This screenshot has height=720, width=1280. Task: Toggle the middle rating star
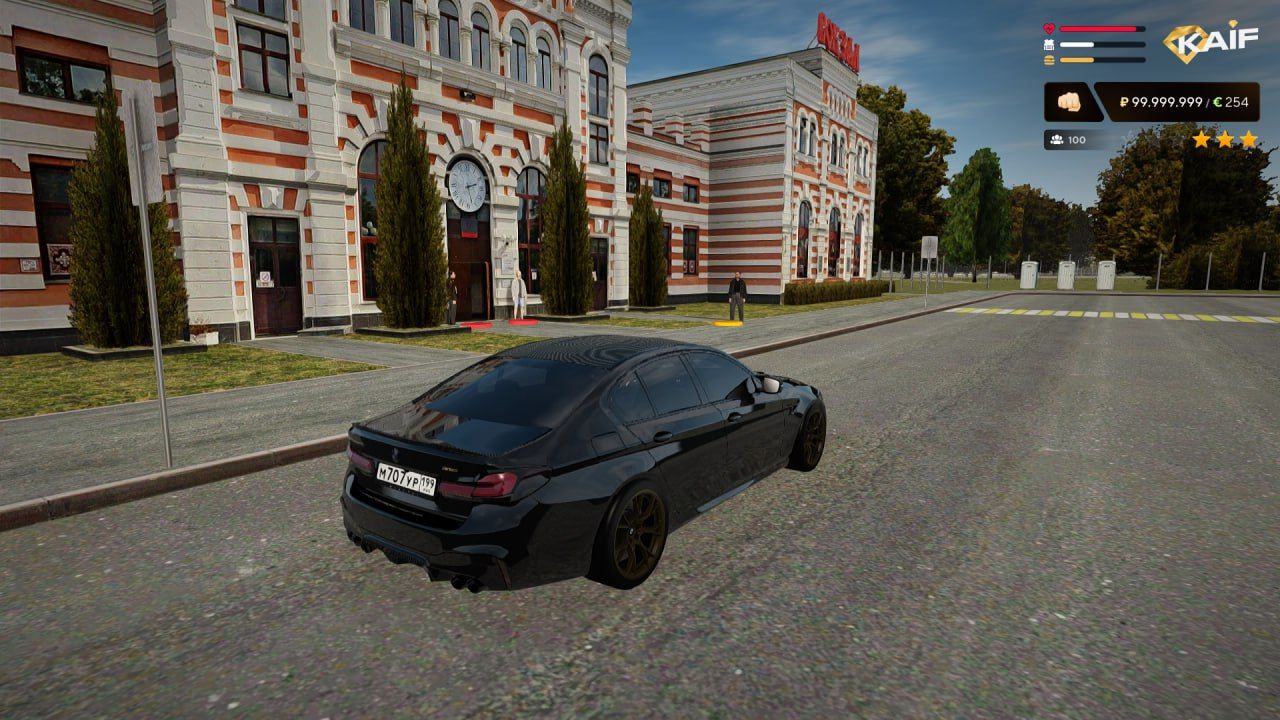pos(1225,140)
